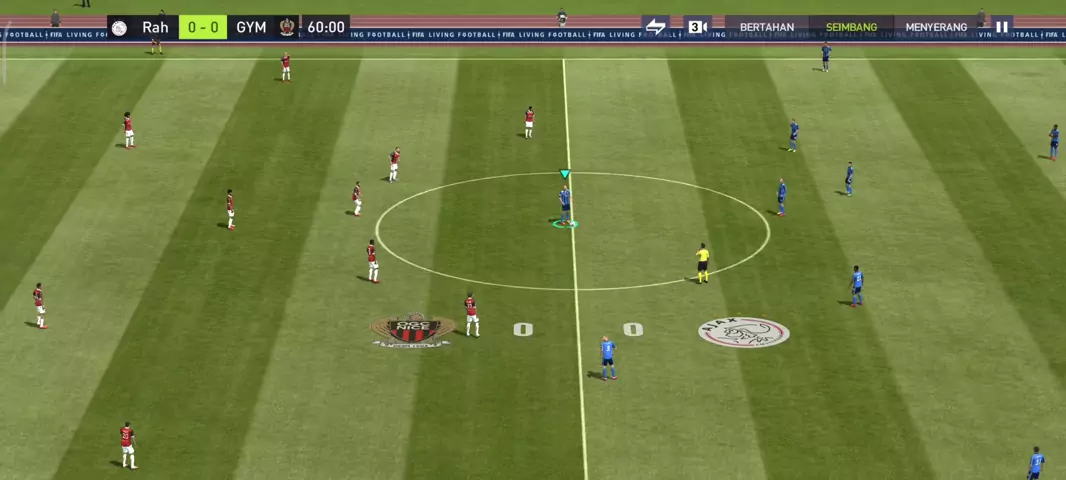The image size is (1066, 480).
Task: Choose the SEIMBANG tactic
Action: click(x=851, y=27)
